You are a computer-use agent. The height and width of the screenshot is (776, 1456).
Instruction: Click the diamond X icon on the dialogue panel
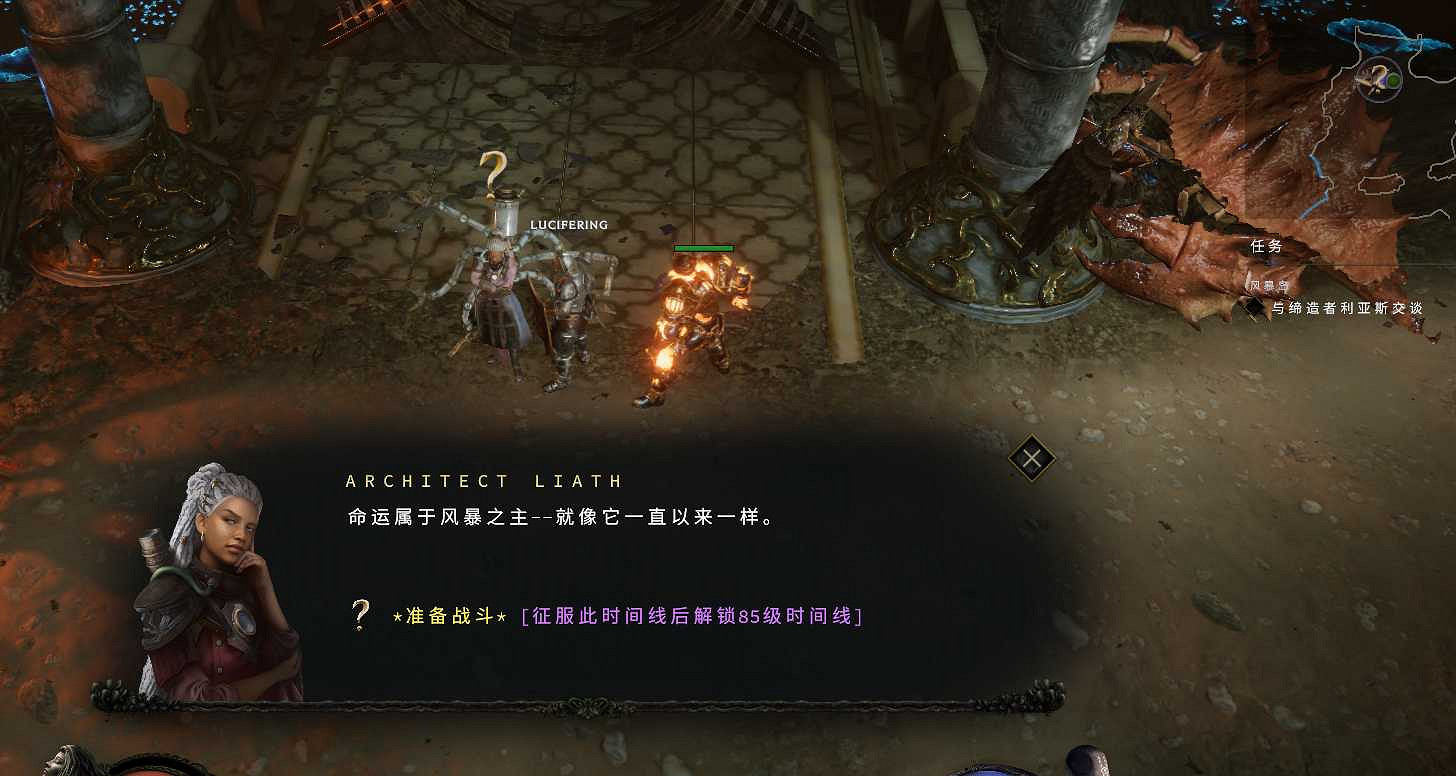click(1030, 459)
